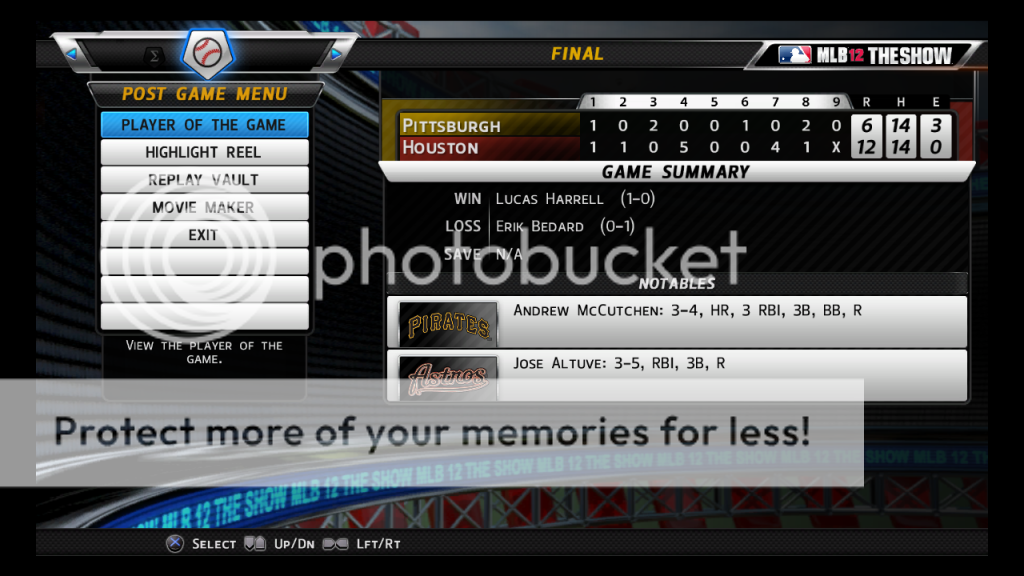Image resolution: width=1024 pixels, height=576 pixels.
Task: Click the right arrow beside the baseball icon
Action: (x=337, y=53)
